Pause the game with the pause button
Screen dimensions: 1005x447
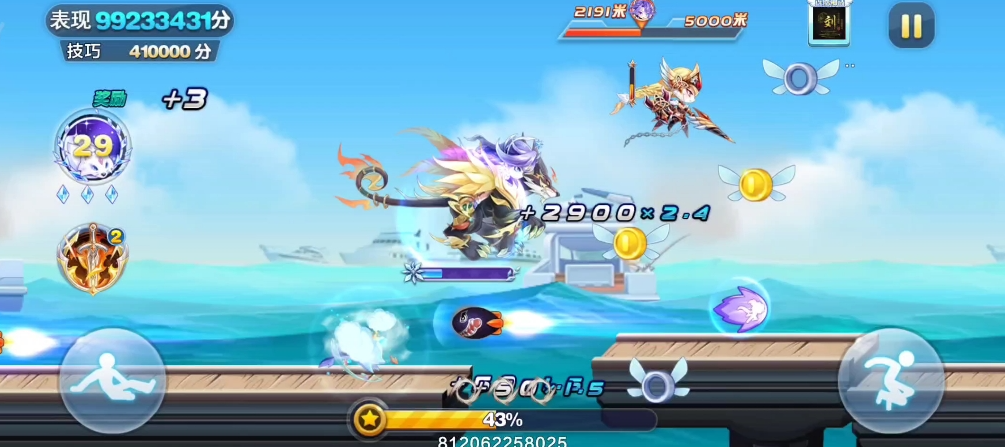[911, 26]
